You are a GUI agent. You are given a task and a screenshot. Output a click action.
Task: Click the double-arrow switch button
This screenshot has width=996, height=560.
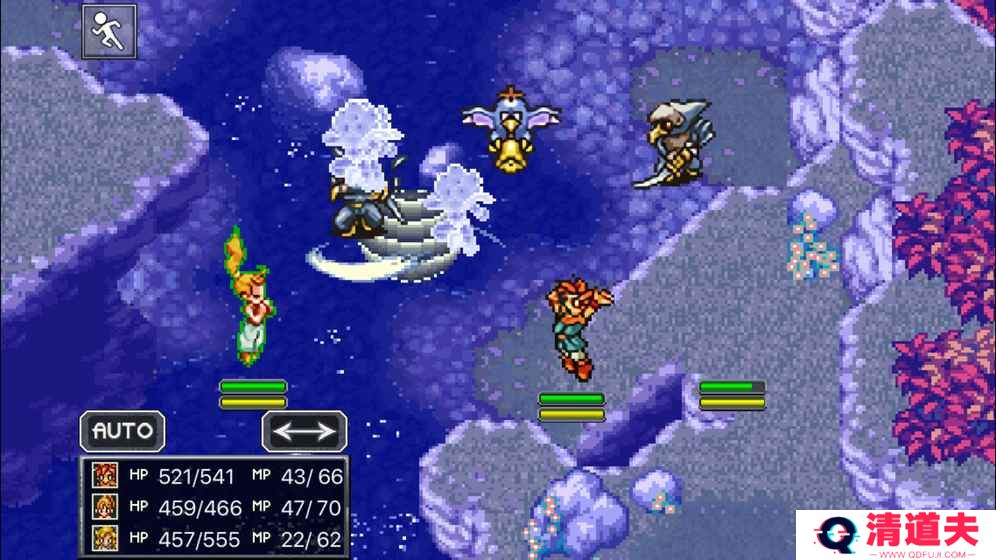click(305, 431)
